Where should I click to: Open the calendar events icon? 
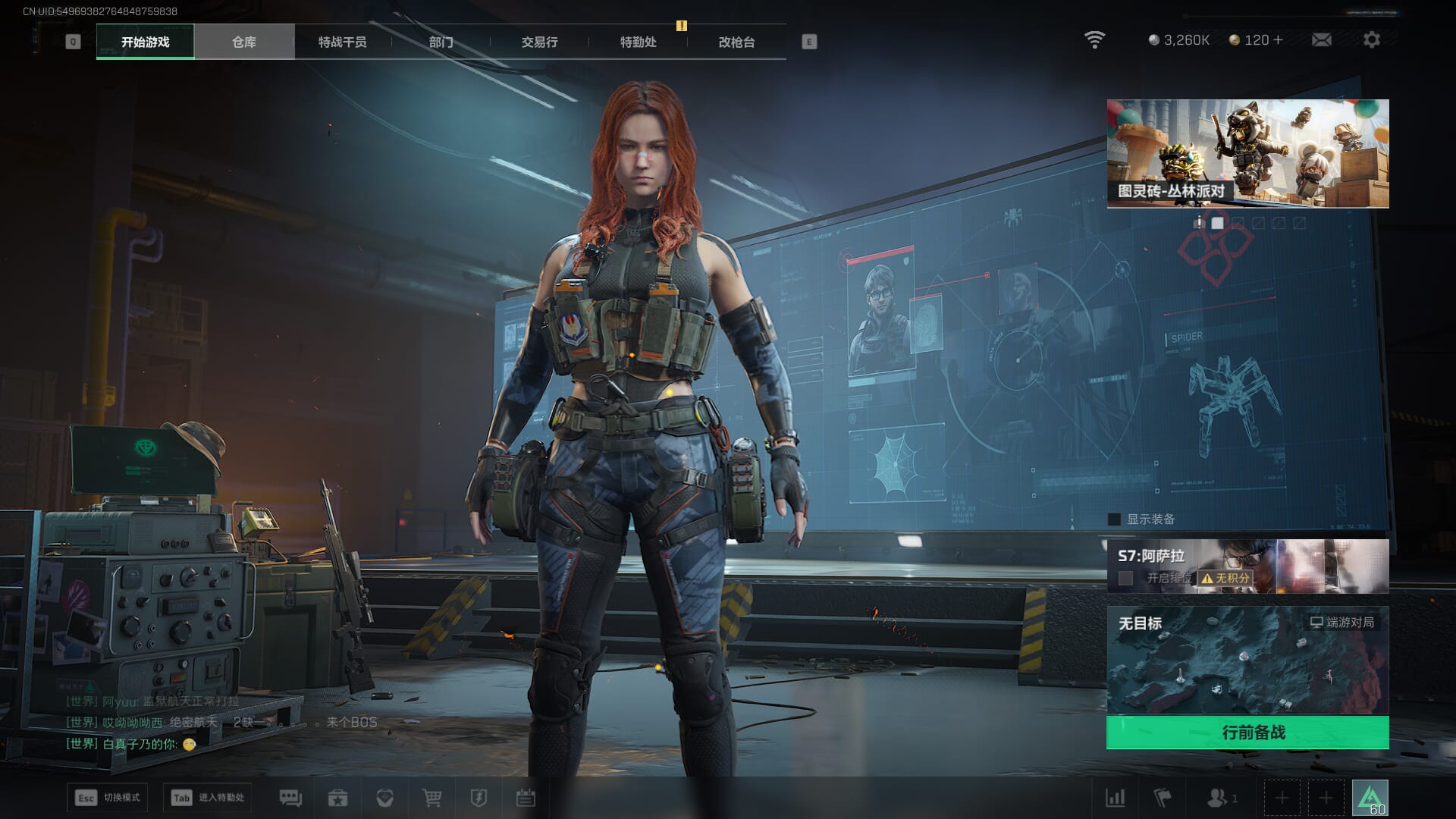tap(526, 798)
